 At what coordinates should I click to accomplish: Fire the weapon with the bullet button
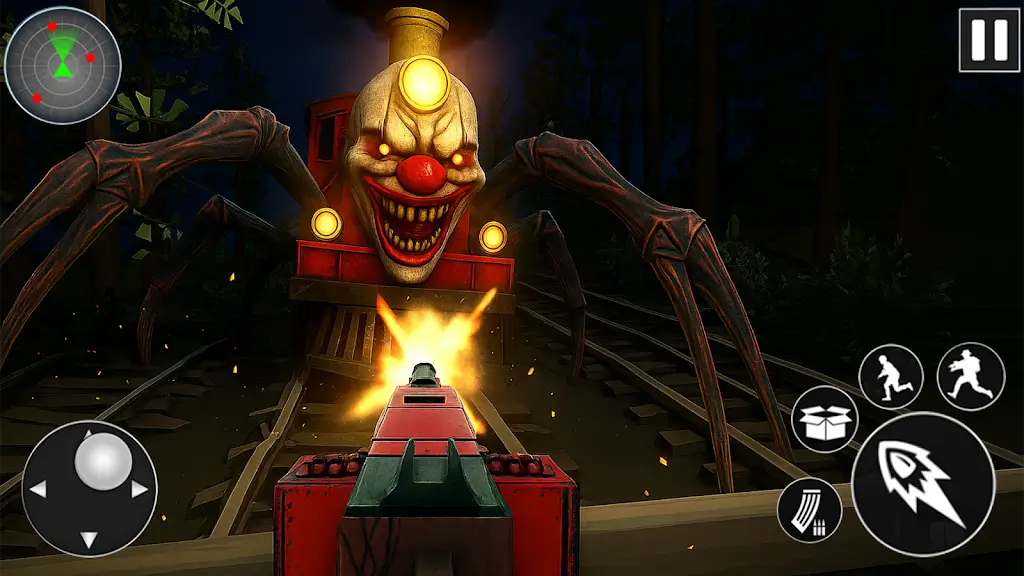tap(923, 483)
